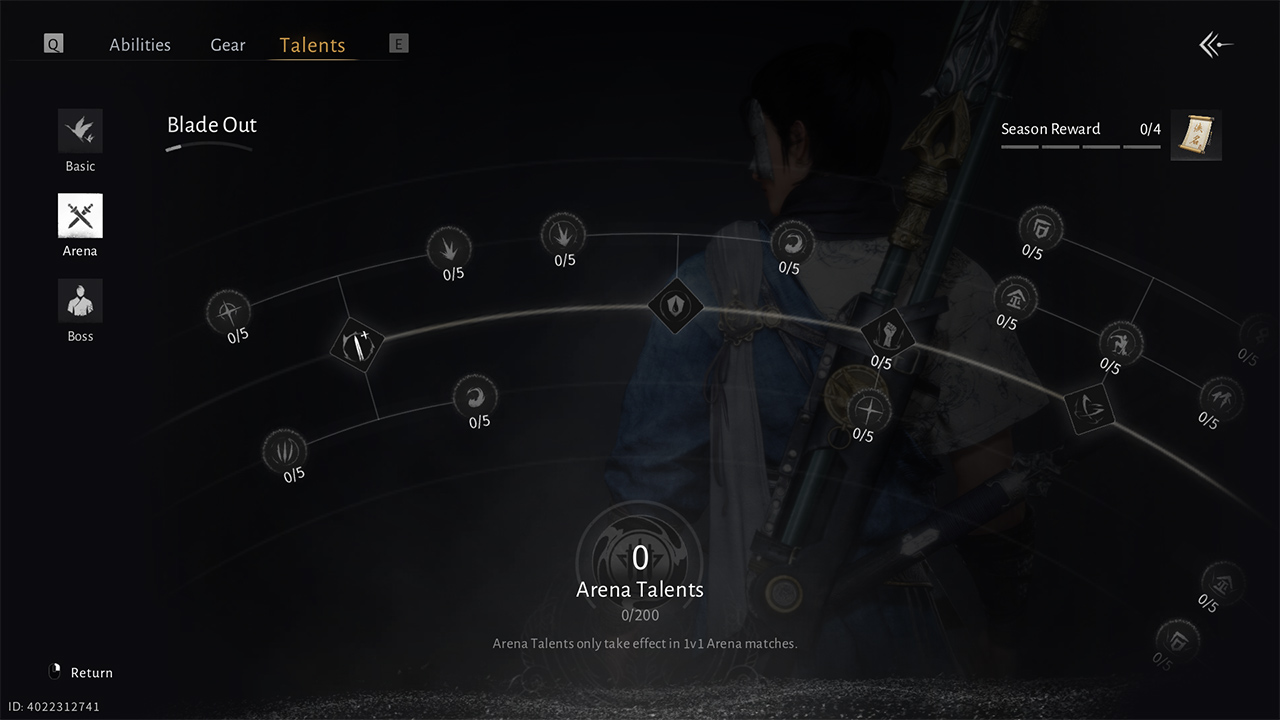Select the Arena talent category

point(80,217)
